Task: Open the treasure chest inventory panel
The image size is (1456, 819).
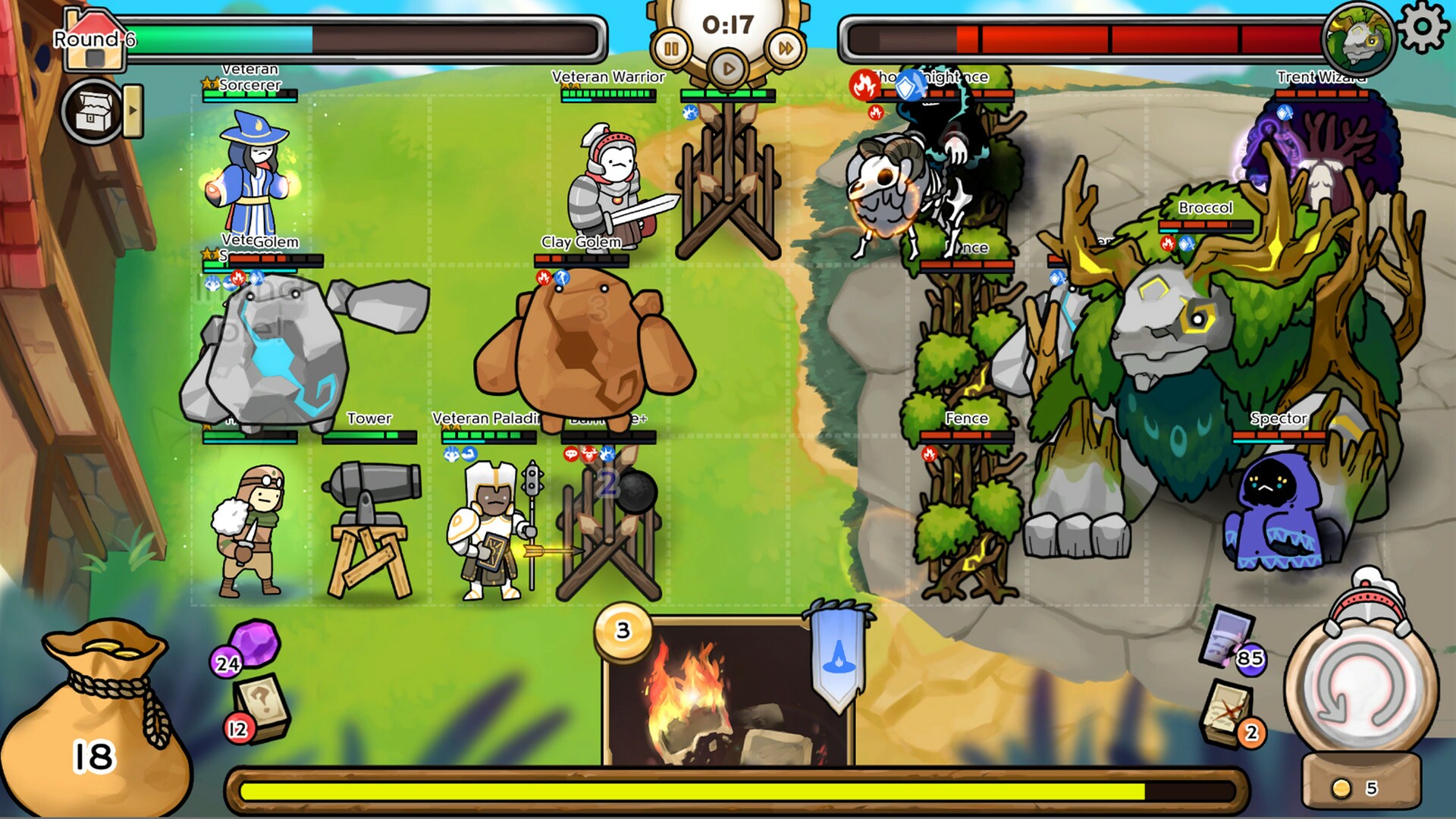Action: pos(93,108)
